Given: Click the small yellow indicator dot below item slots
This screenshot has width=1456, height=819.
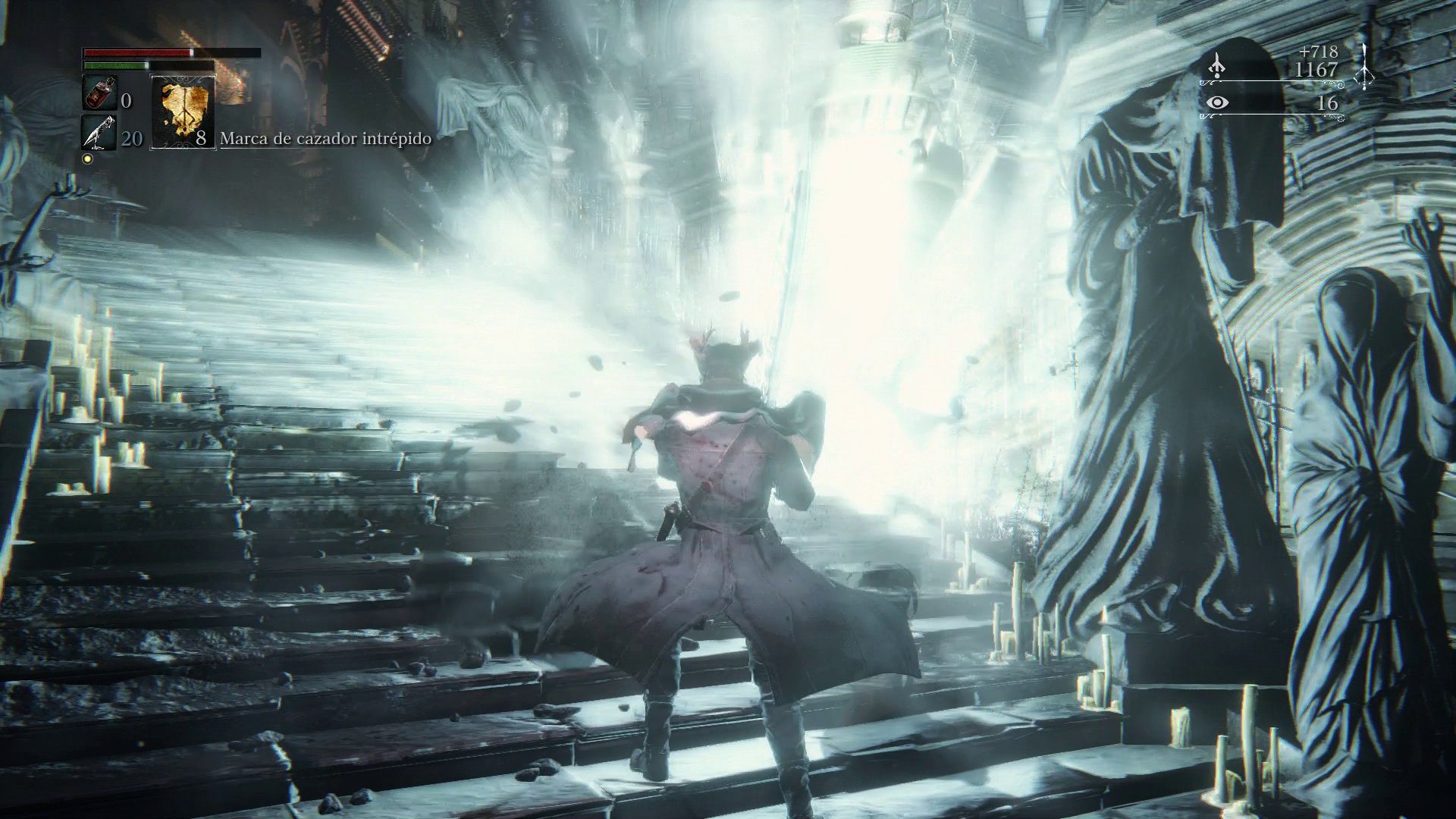Looking at the screenshot, I should pyautogui.click(x=89, y=158).
